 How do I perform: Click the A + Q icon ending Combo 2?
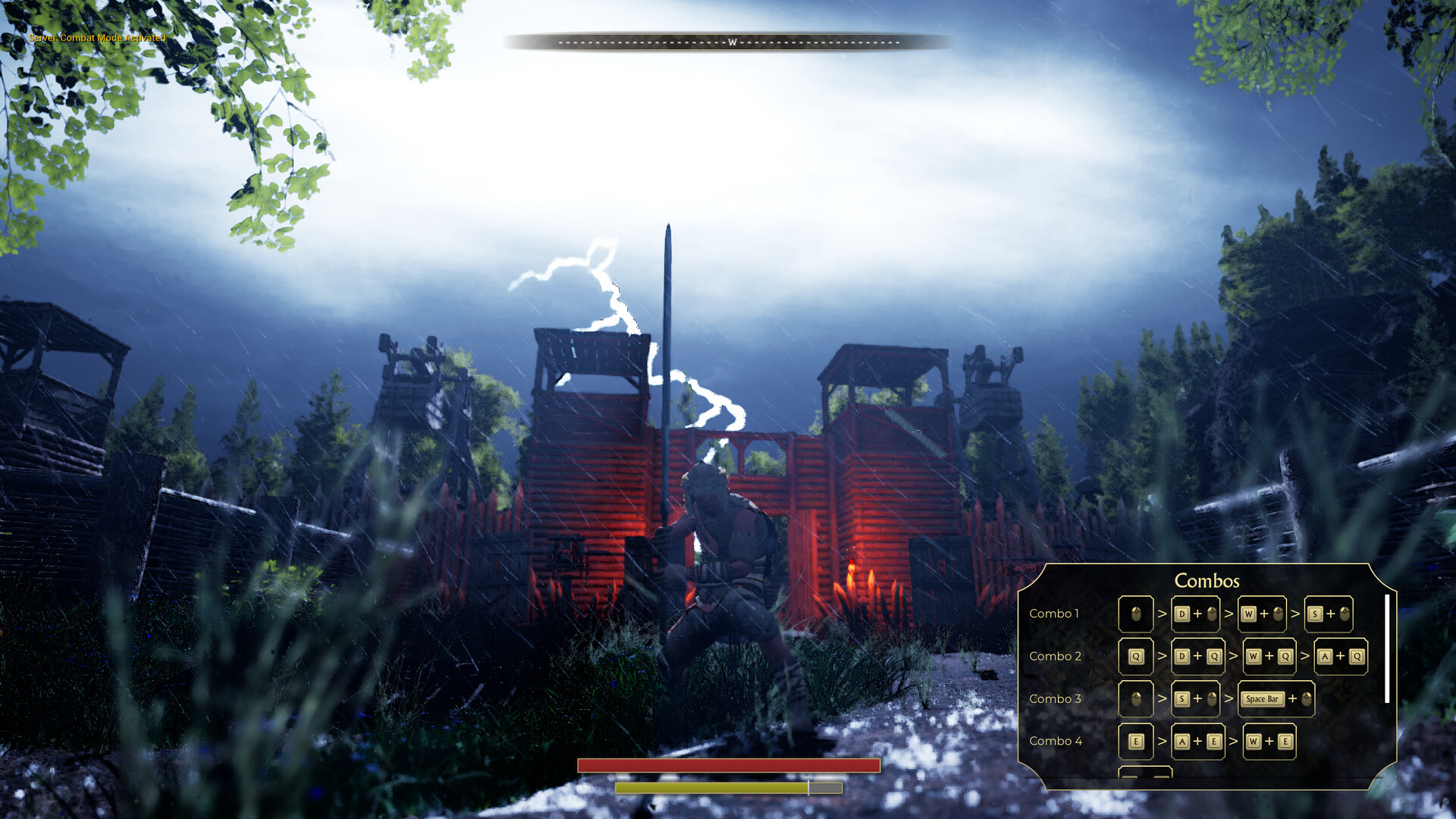1341,656
